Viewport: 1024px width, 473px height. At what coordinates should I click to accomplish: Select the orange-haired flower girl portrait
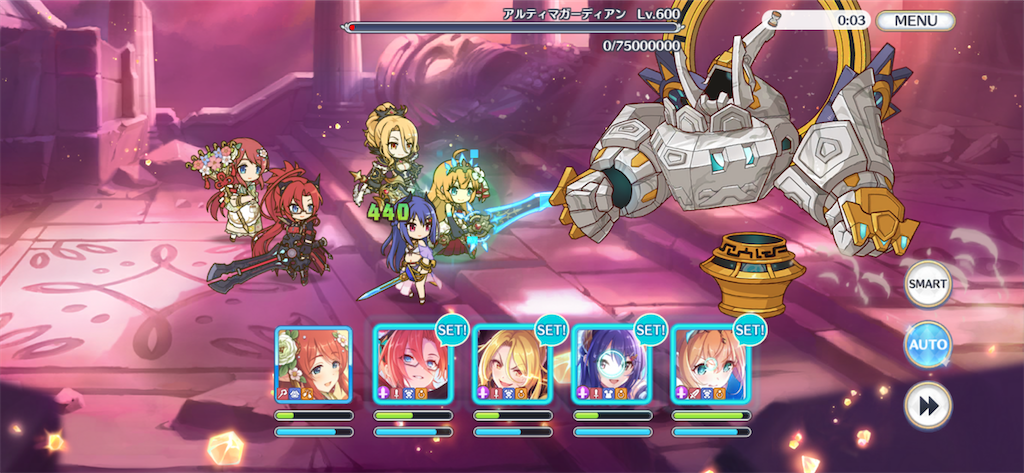click(313, 364)
